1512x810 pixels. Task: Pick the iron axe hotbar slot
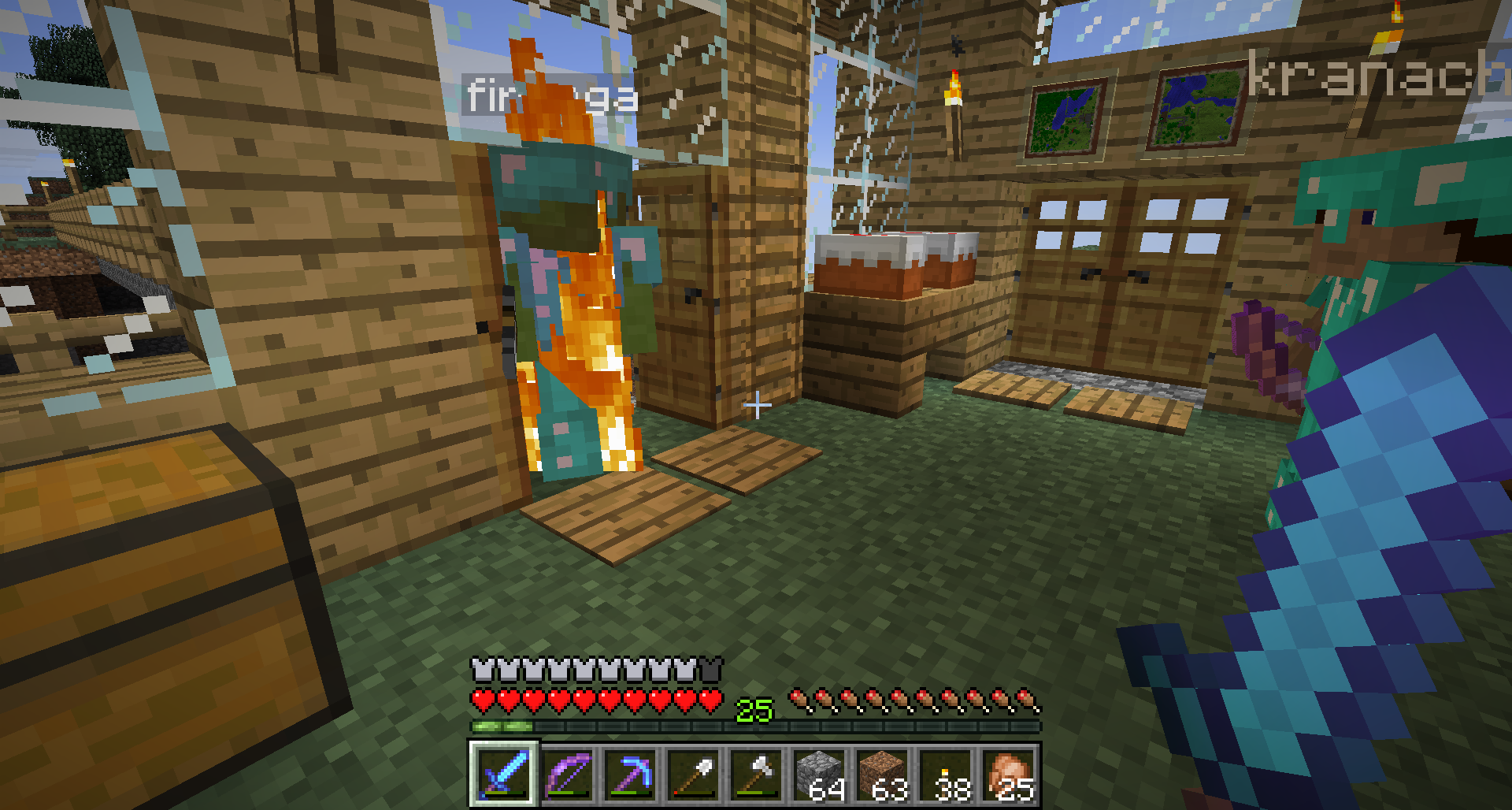point(756,774)
